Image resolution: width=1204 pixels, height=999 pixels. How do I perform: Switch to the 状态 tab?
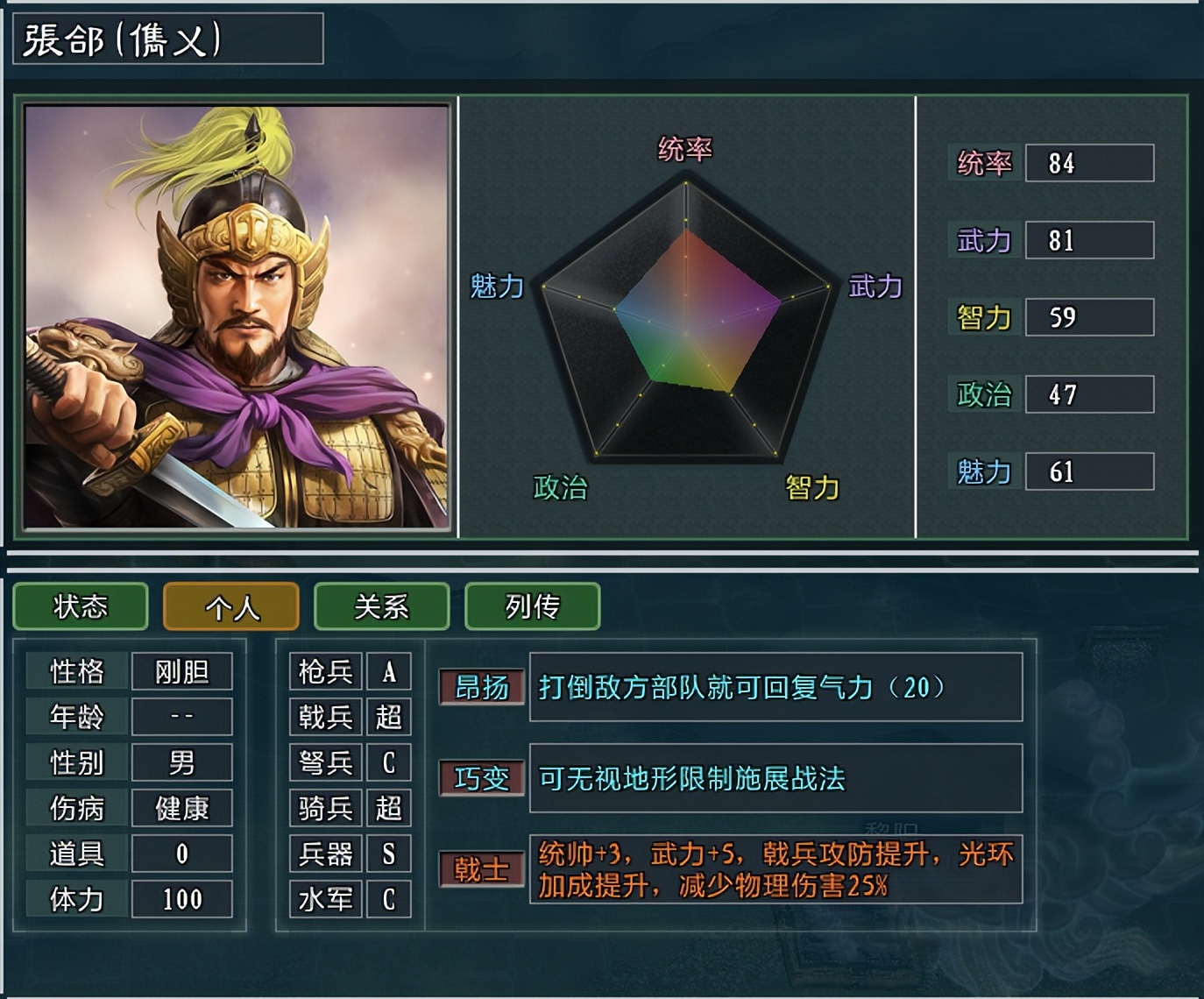80,606
